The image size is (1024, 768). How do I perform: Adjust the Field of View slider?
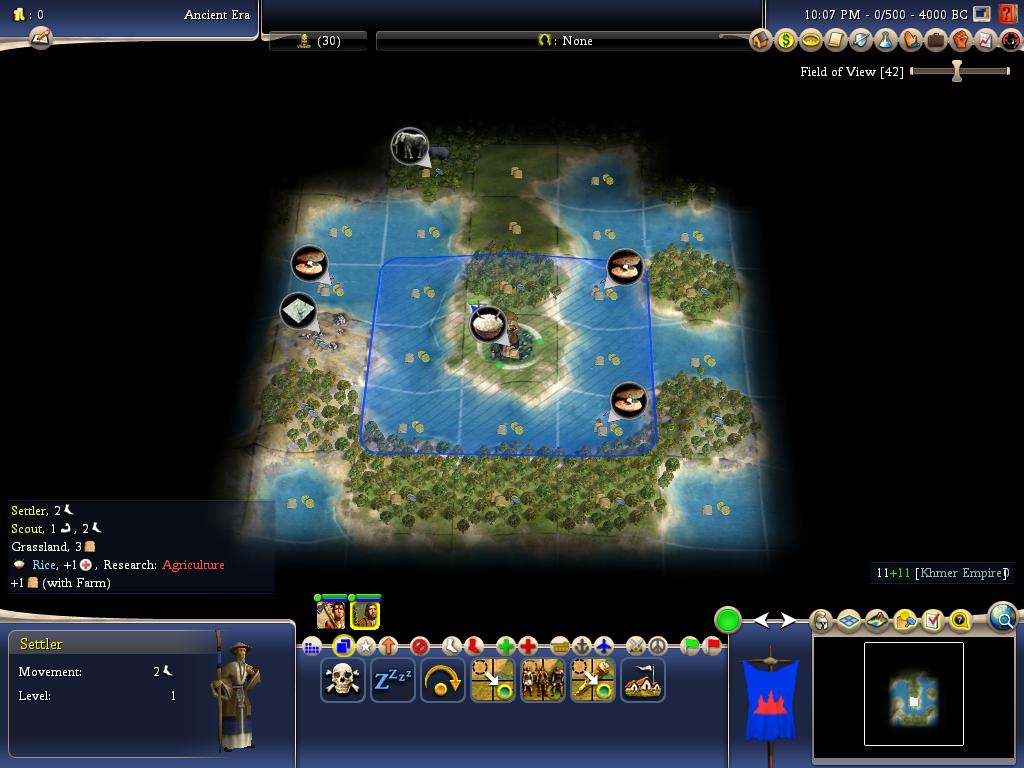[x=957, y=71]
